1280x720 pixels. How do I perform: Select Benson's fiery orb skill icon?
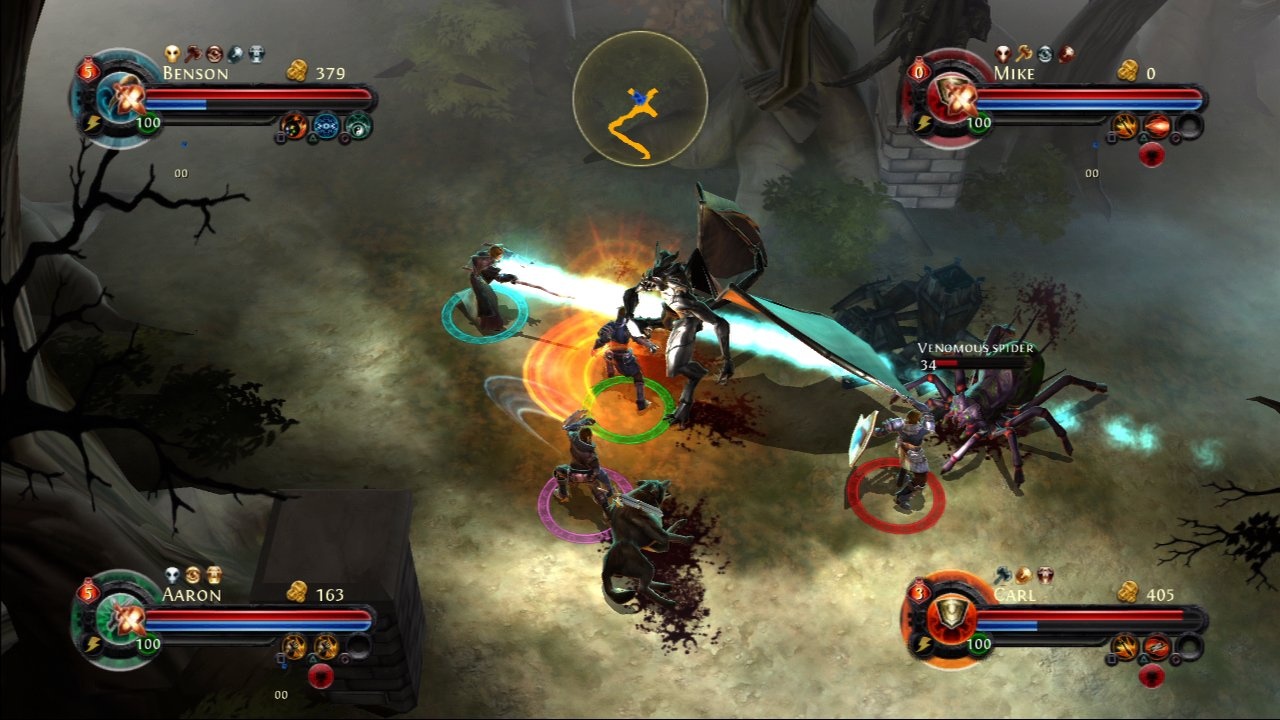[294, 126]
